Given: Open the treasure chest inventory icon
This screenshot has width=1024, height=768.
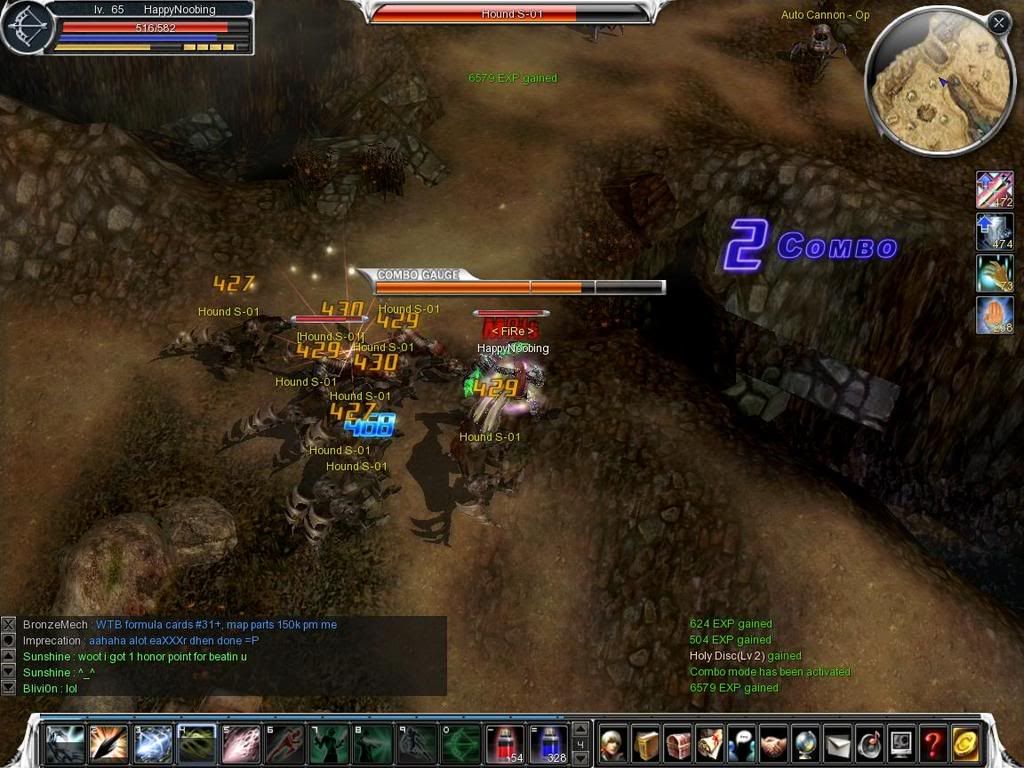Looking at the screenshot, I should 678,744.
